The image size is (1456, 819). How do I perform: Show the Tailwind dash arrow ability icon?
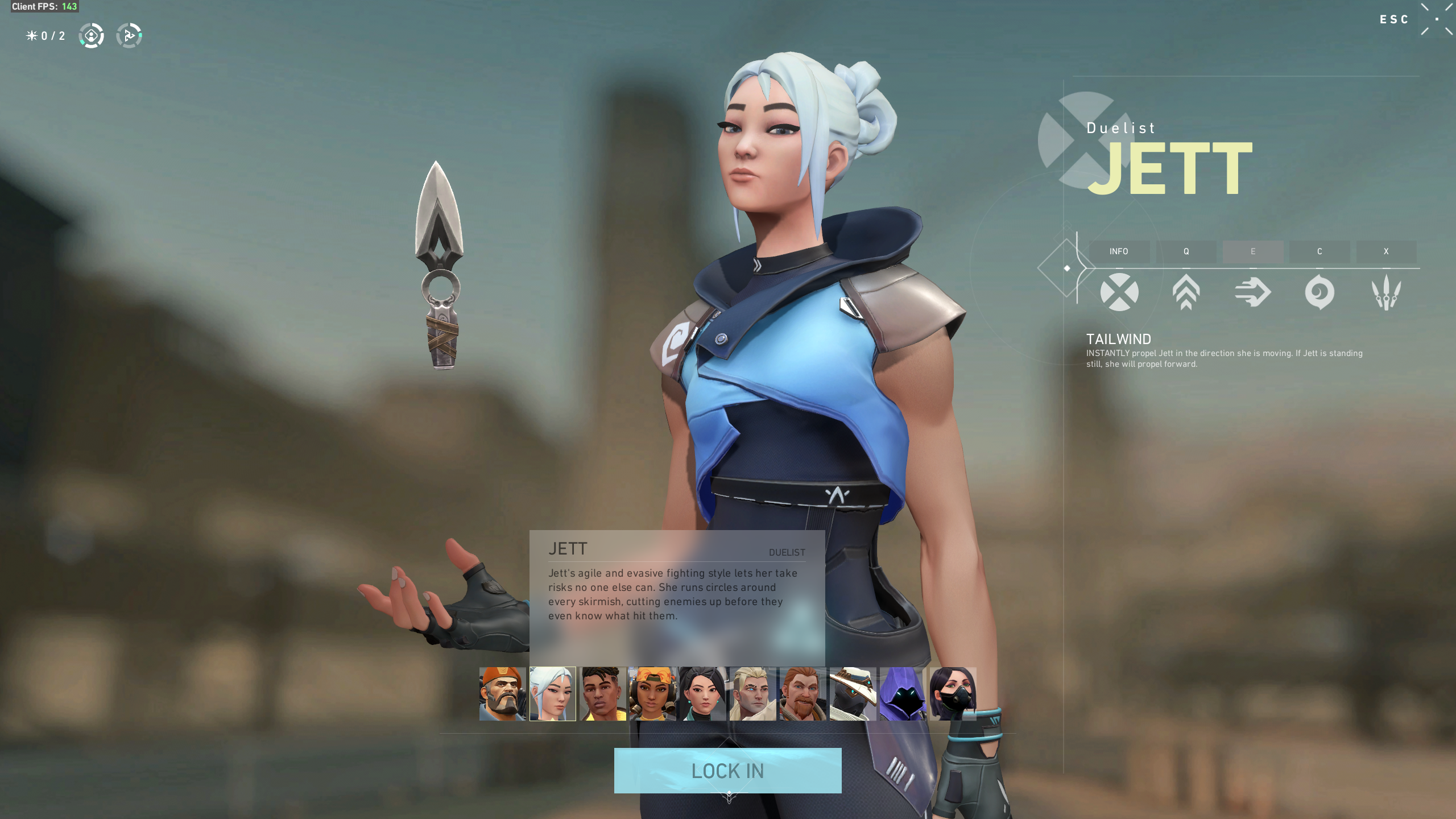click(1252, 292)
